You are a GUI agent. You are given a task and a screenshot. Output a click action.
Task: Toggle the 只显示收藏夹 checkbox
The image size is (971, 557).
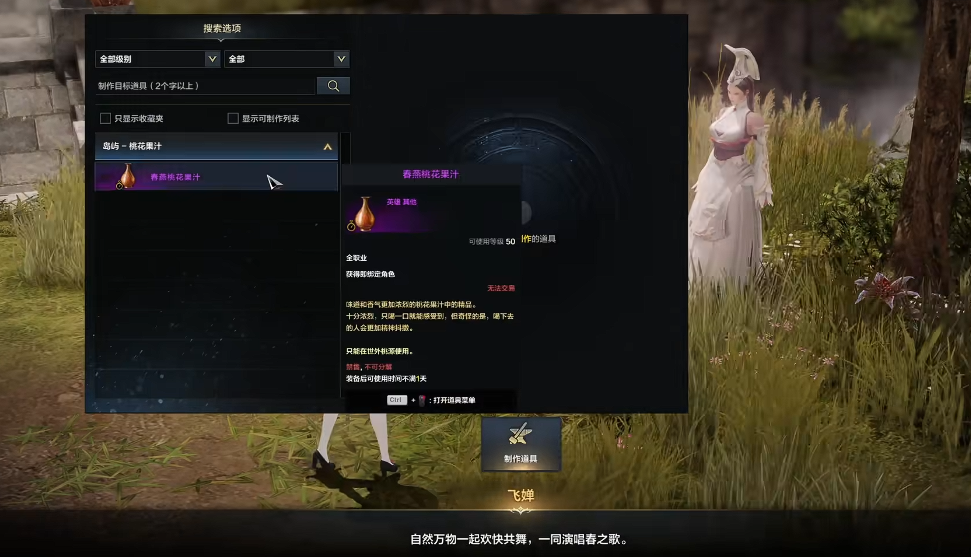coord(105,118)
